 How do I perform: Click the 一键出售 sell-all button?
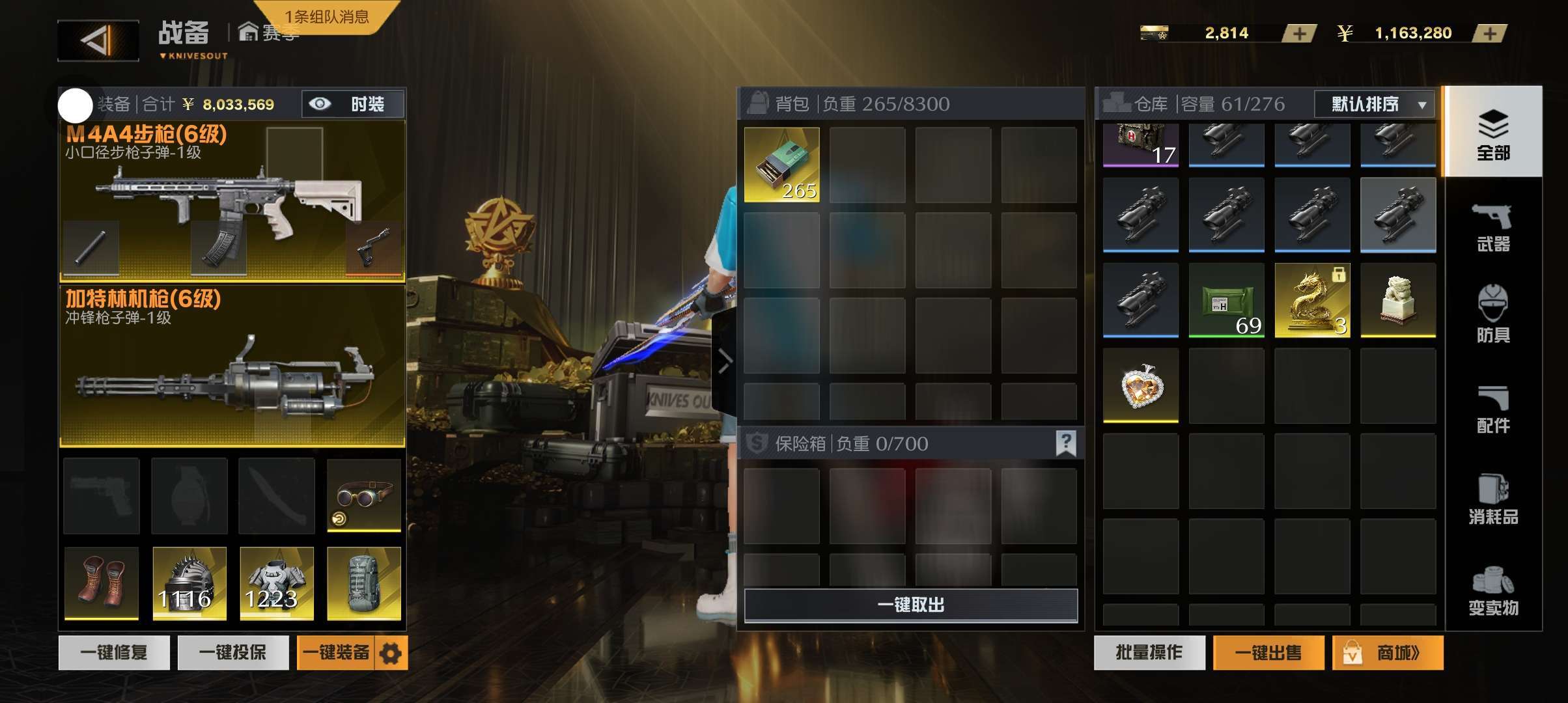pos(1268,652)
